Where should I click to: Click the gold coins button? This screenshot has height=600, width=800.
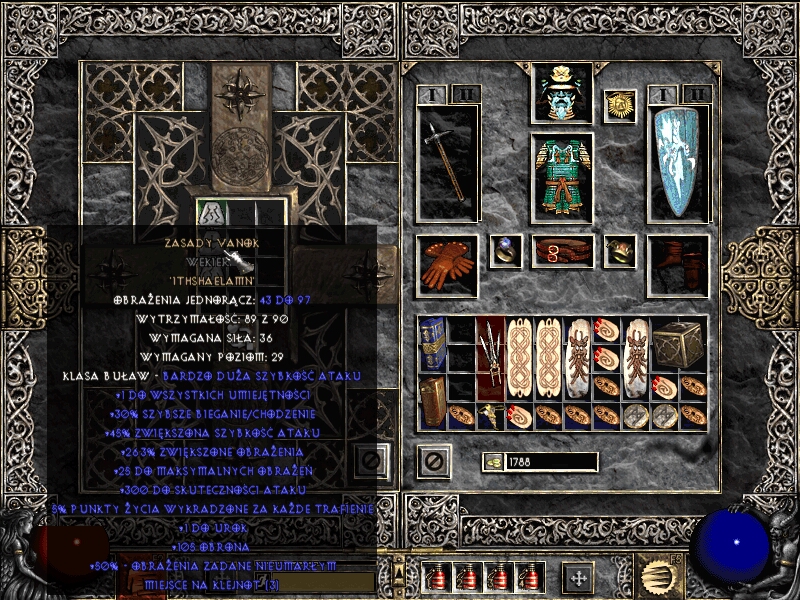click(x=494, y=462)
